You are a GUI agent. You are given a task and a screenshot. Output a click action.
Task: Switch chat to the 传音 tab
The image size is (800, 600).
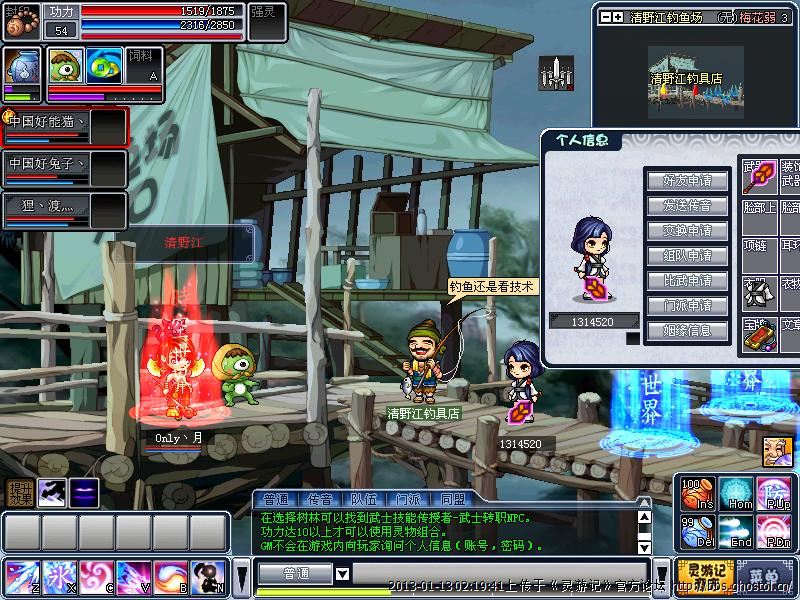(320, 499)
